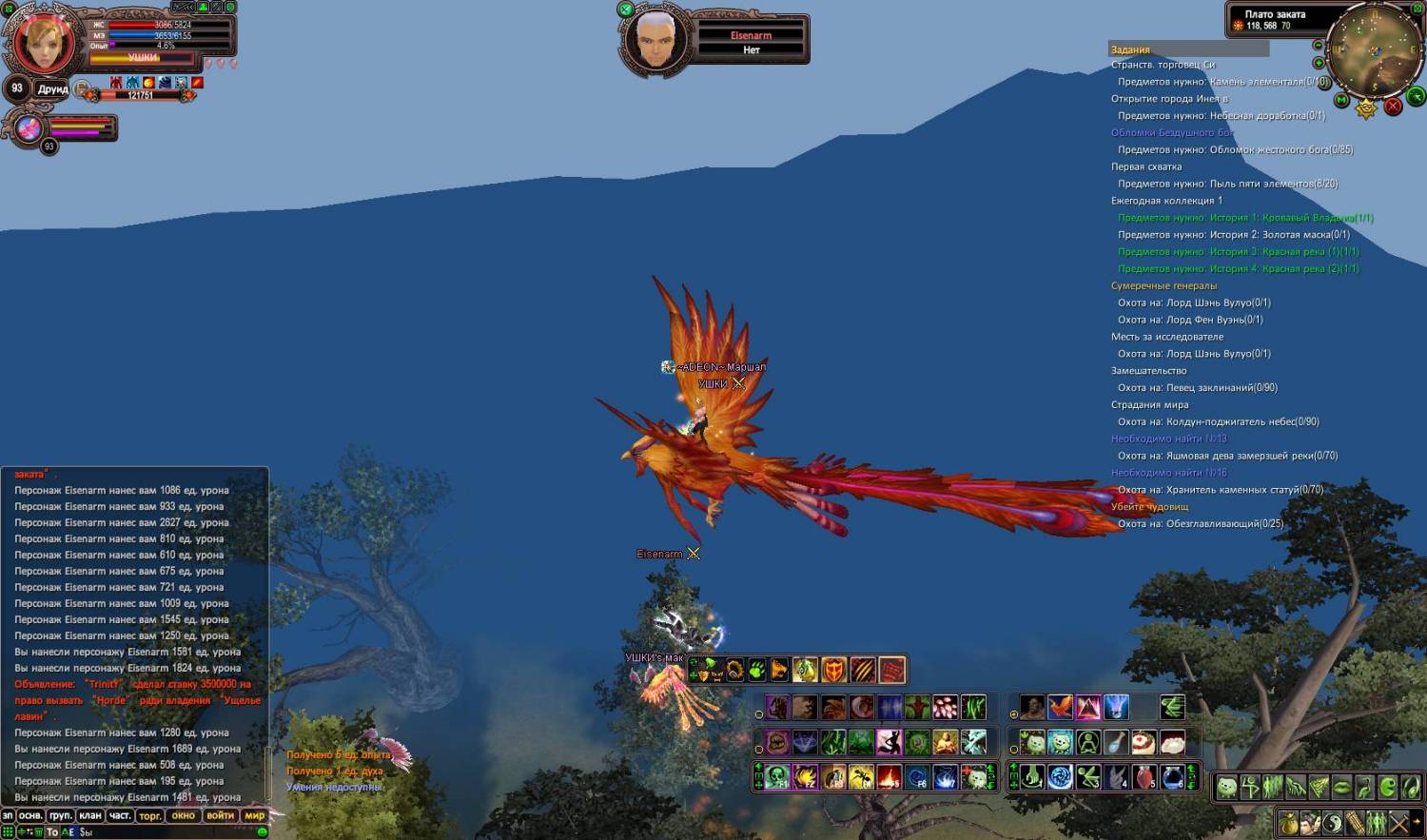
Task: Switch to the 'торг.' chat tab
Action: coord(150,815)
